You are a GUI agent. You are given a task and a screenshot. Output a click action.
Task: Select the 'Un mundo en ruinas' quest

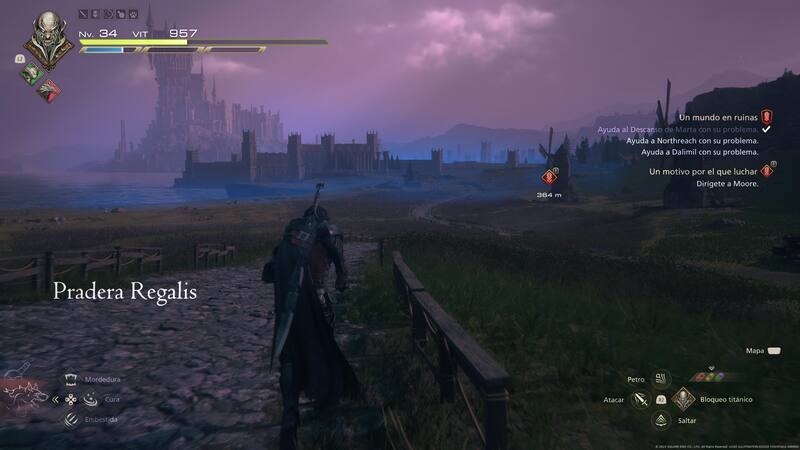point(717,117)
